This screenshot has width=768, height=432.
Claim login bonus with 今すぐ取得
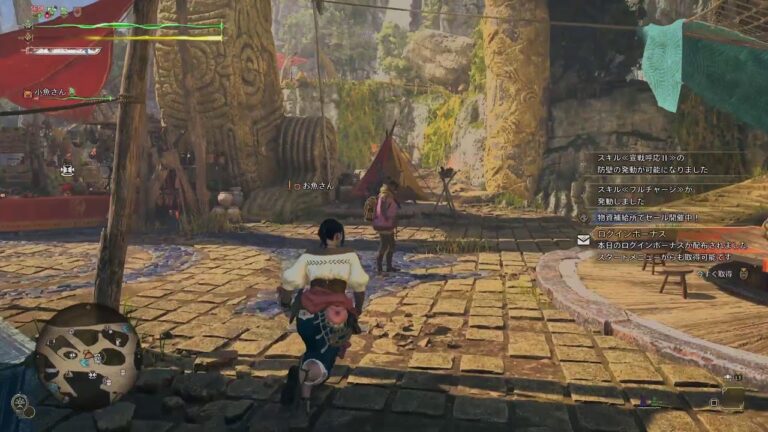(x=715, y=273)
